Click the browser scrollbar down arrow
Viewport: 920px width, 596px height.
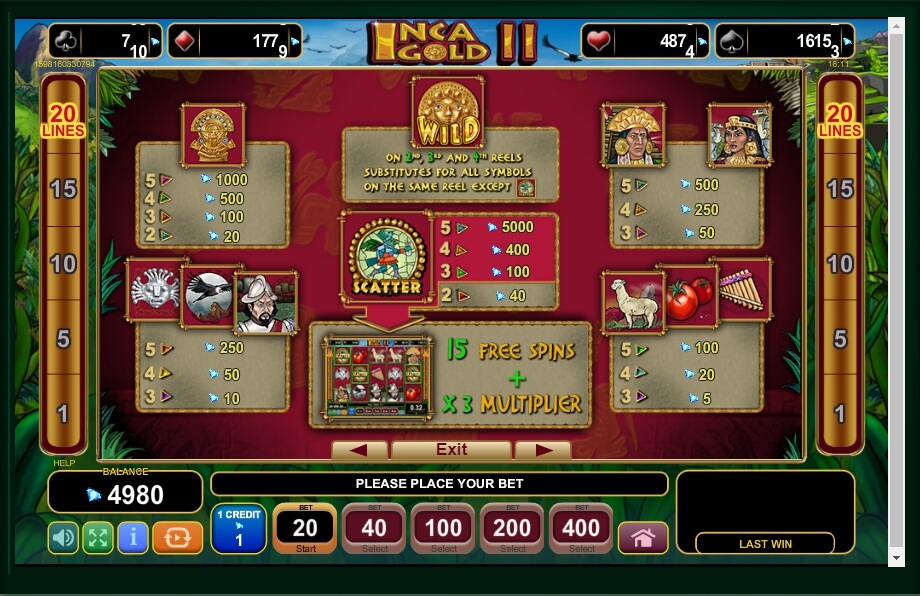[x=896, y=557]
